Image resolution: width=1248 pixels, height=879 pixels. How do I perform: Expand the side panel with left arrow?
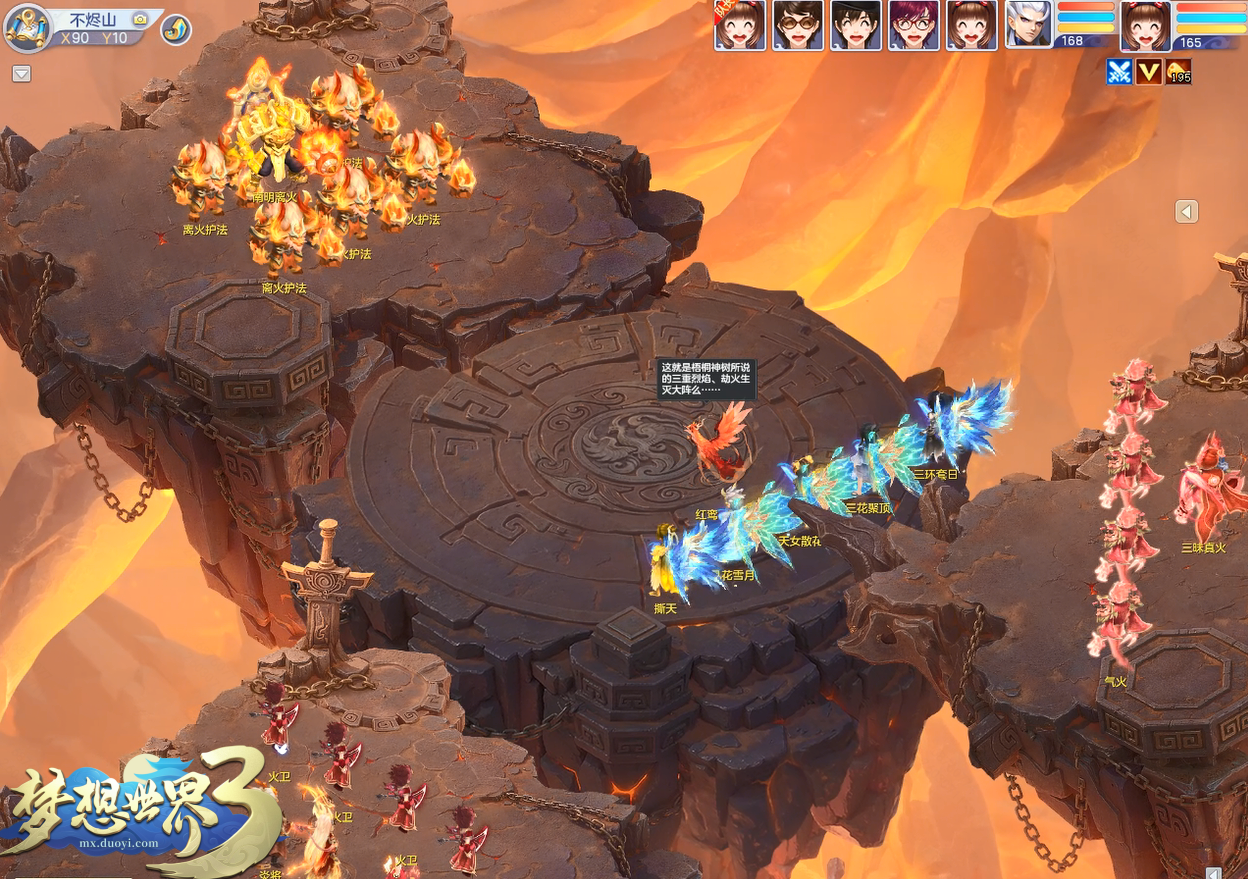1186,211
